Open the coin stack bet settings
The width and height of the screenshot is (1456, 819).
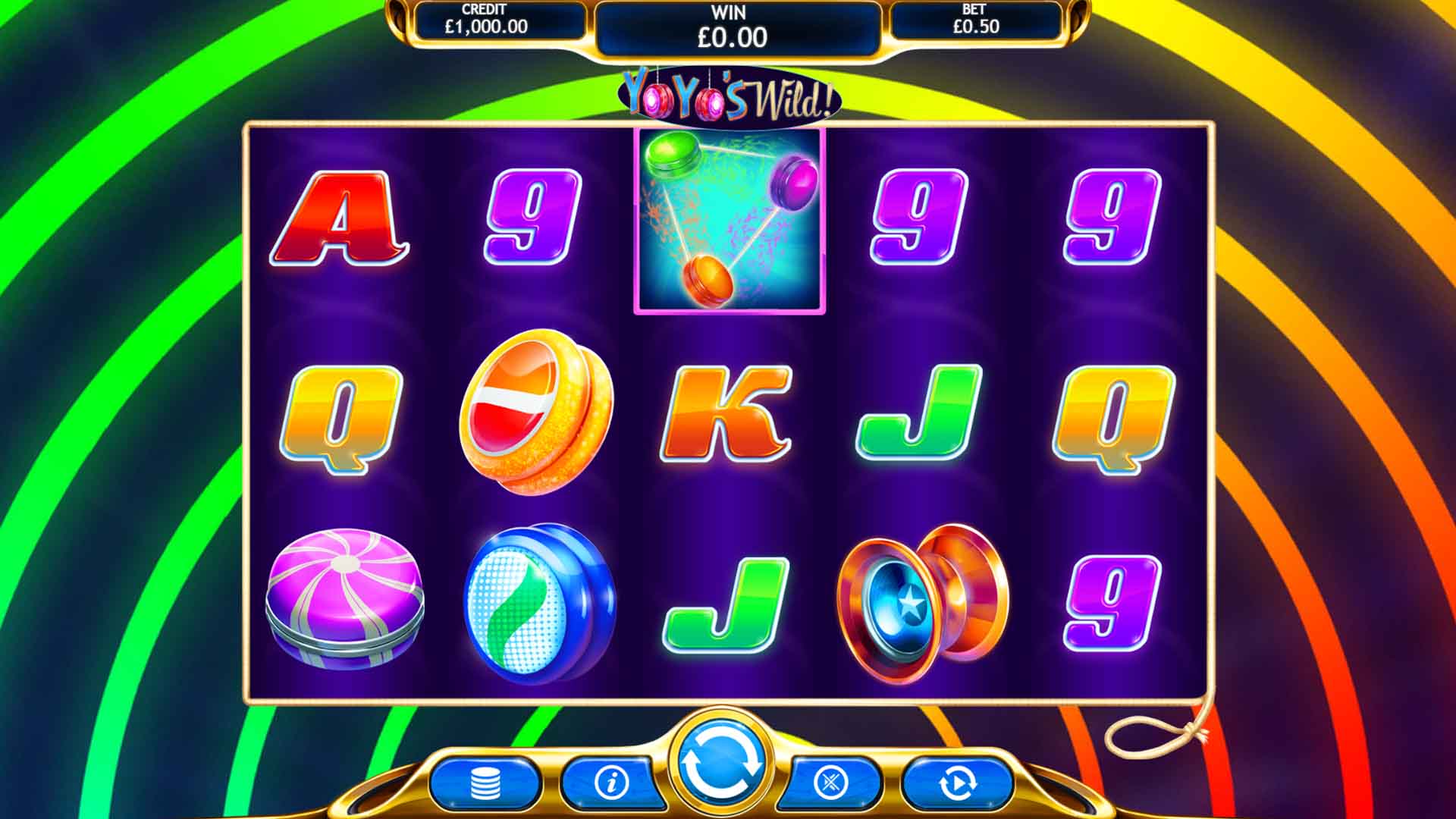pos(485,783)
